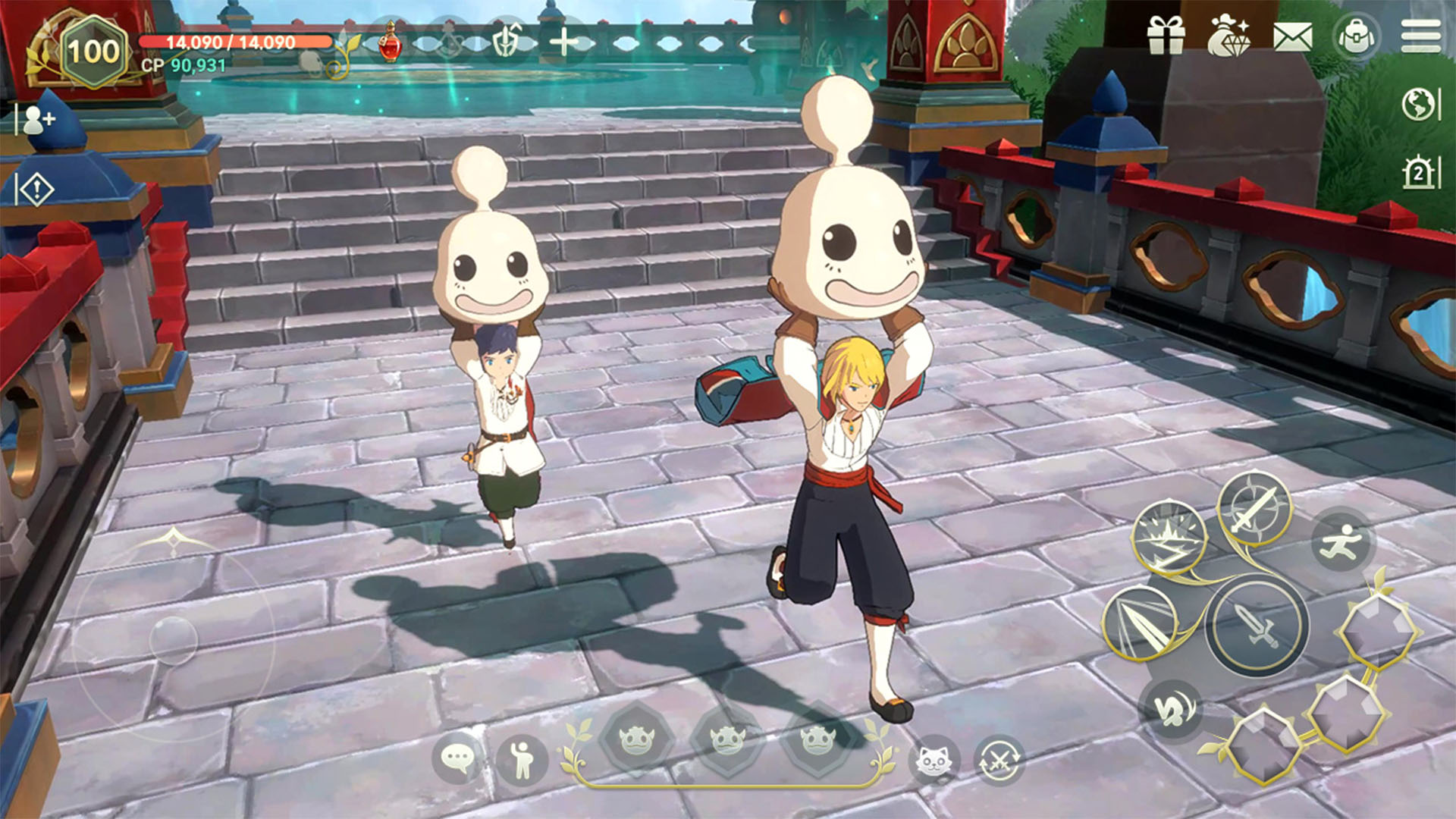The image size is (1456, 819).
Task: Open the chat speech bubble
Action: pos(457,758)
